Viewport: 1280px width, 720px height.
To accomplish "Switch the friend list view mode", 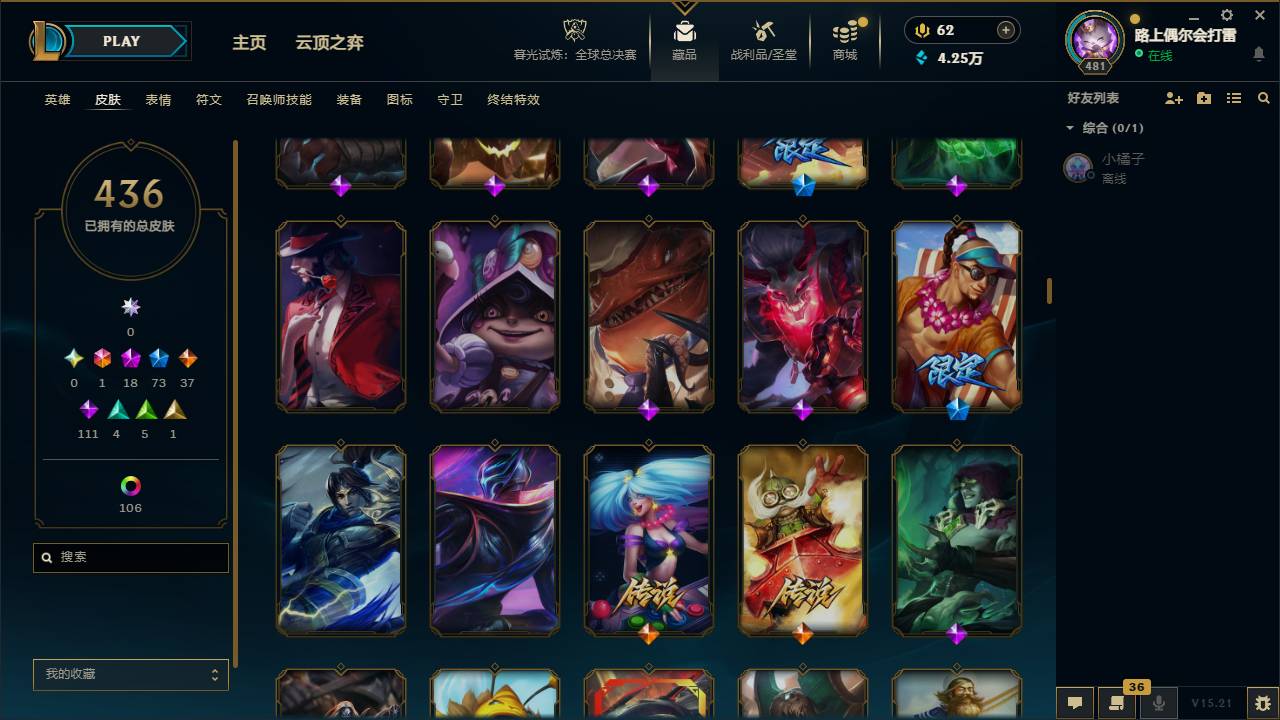I will (1233, 98).
